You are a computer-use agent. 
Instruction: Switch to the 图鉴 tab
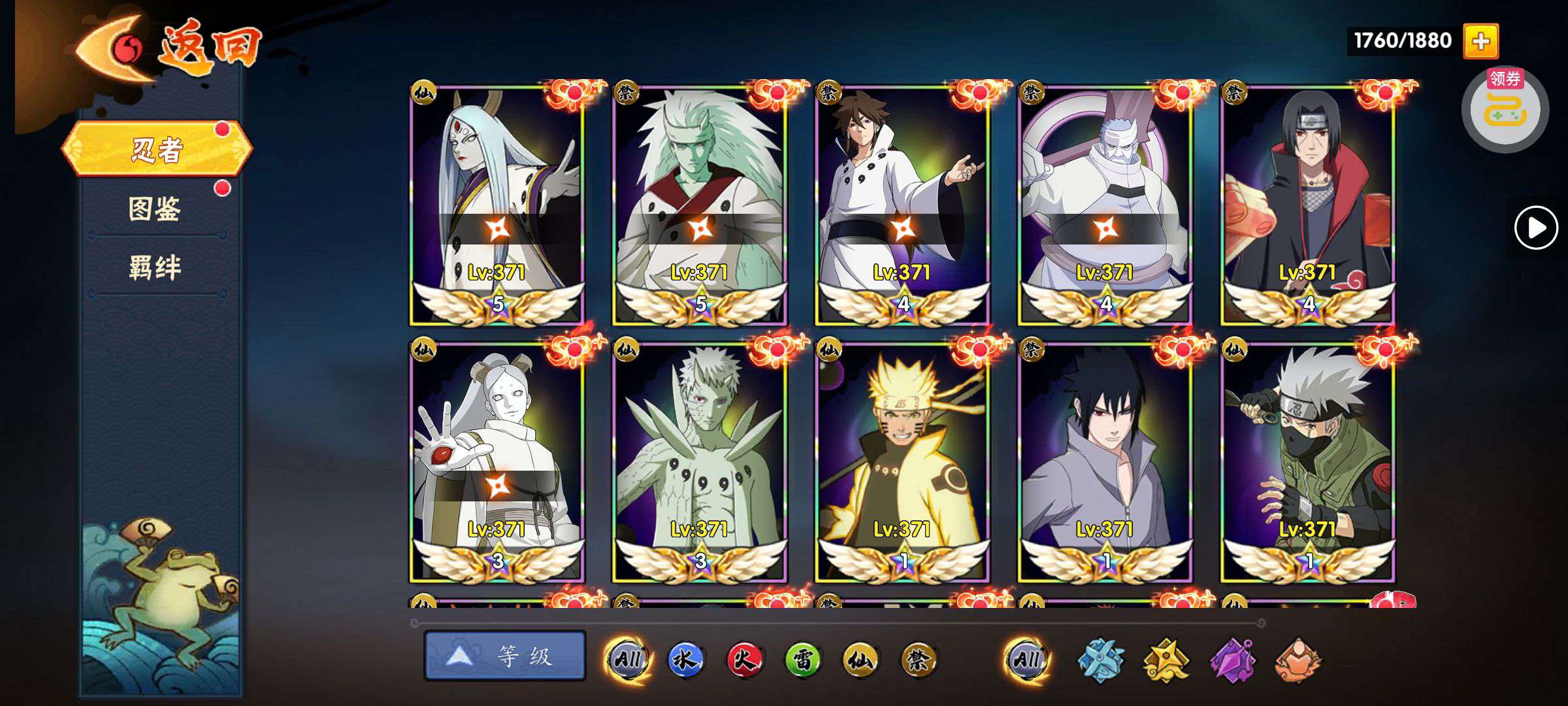[x=155, y=209]
